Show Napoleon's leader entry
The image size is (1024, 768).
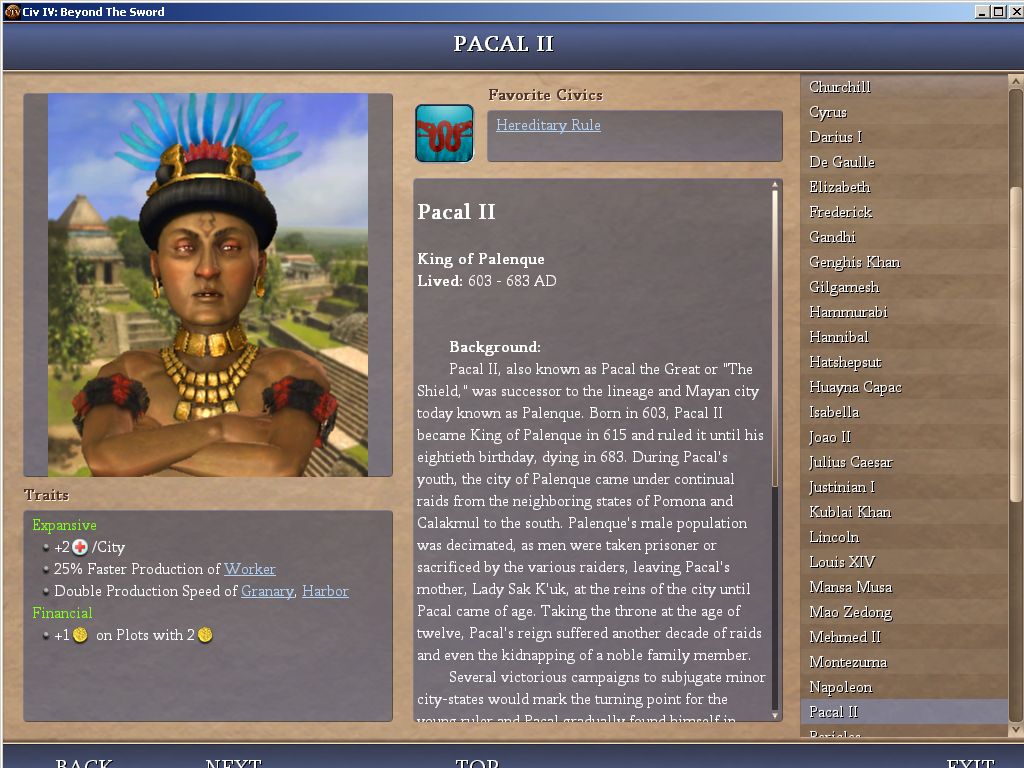pyautogui.click(x=840, y=687)
